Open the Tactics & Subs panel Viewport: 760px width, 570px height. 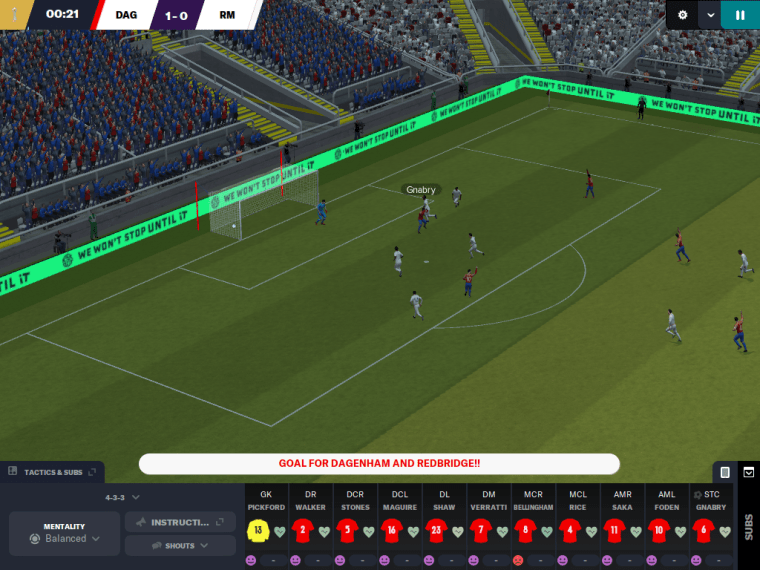54,472
